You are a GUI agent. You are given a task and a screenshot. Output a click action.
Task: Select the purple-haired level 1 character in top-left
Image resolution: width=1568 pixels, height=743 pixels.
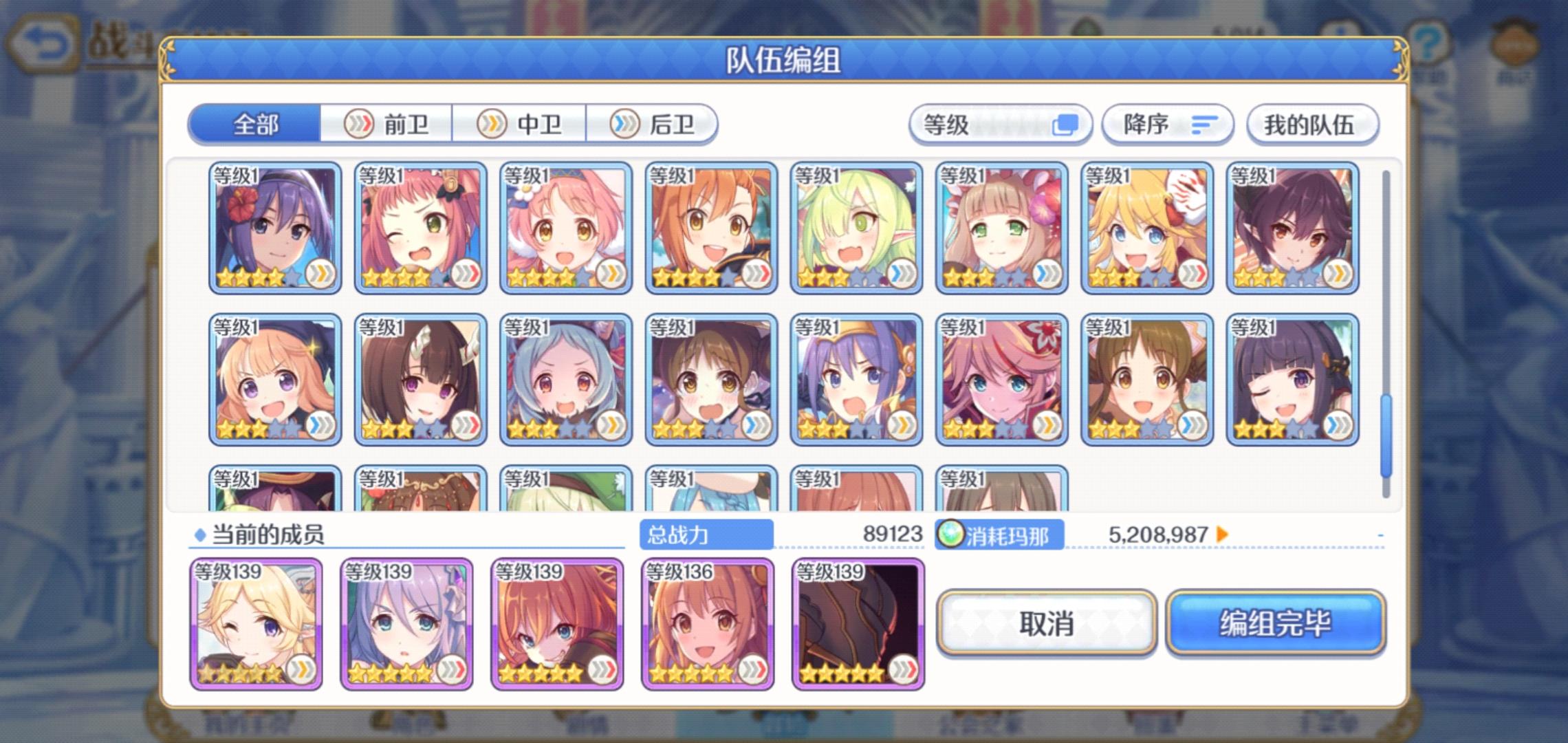(274, 227)
